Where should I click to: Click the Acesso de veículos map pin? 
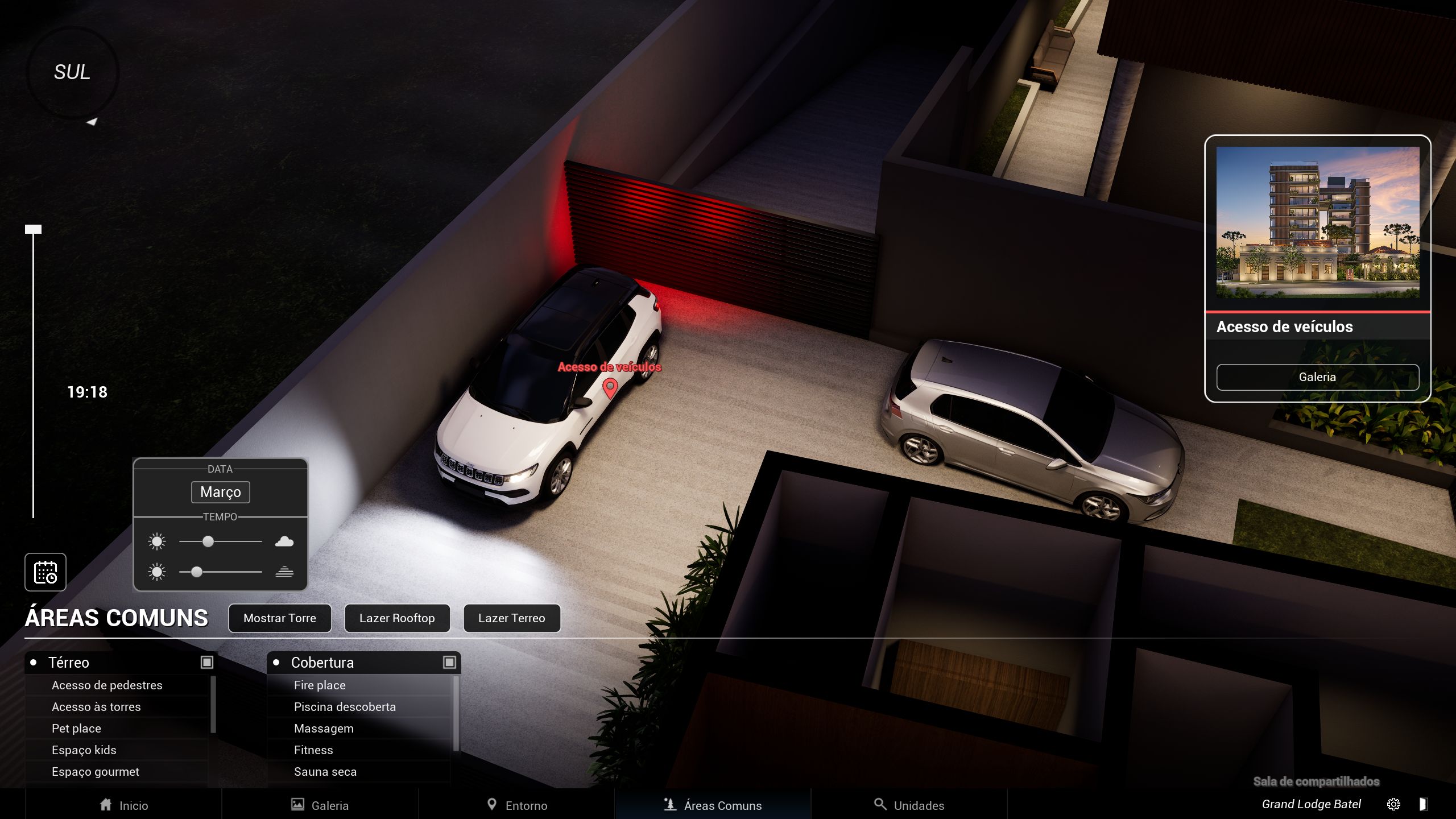(x=610, y=388)
